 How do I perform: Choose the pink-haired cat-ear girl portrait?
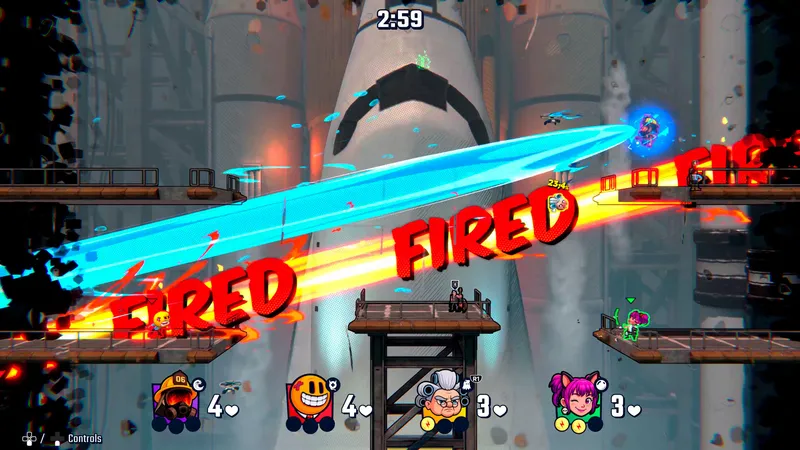[x=570, y=398]
